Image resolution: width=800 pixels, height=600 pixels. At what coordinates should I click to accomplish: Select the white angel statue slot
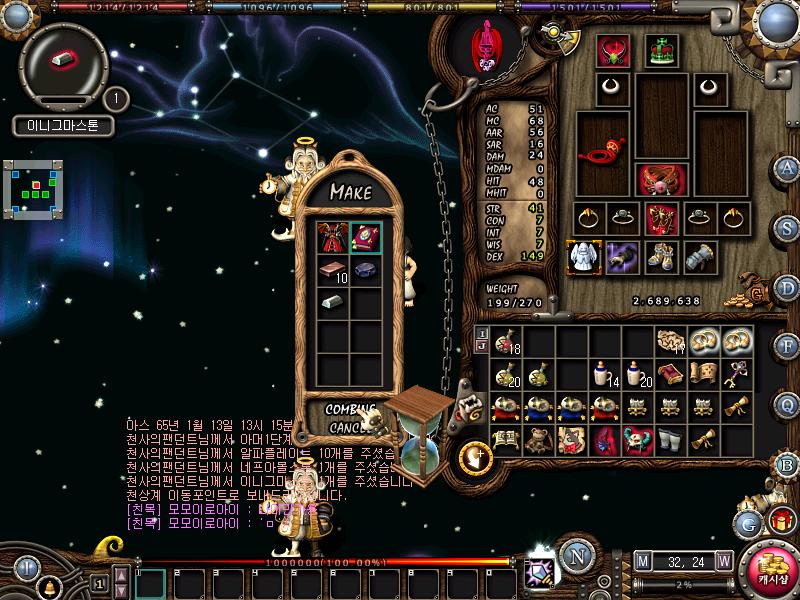coord(581,257)
